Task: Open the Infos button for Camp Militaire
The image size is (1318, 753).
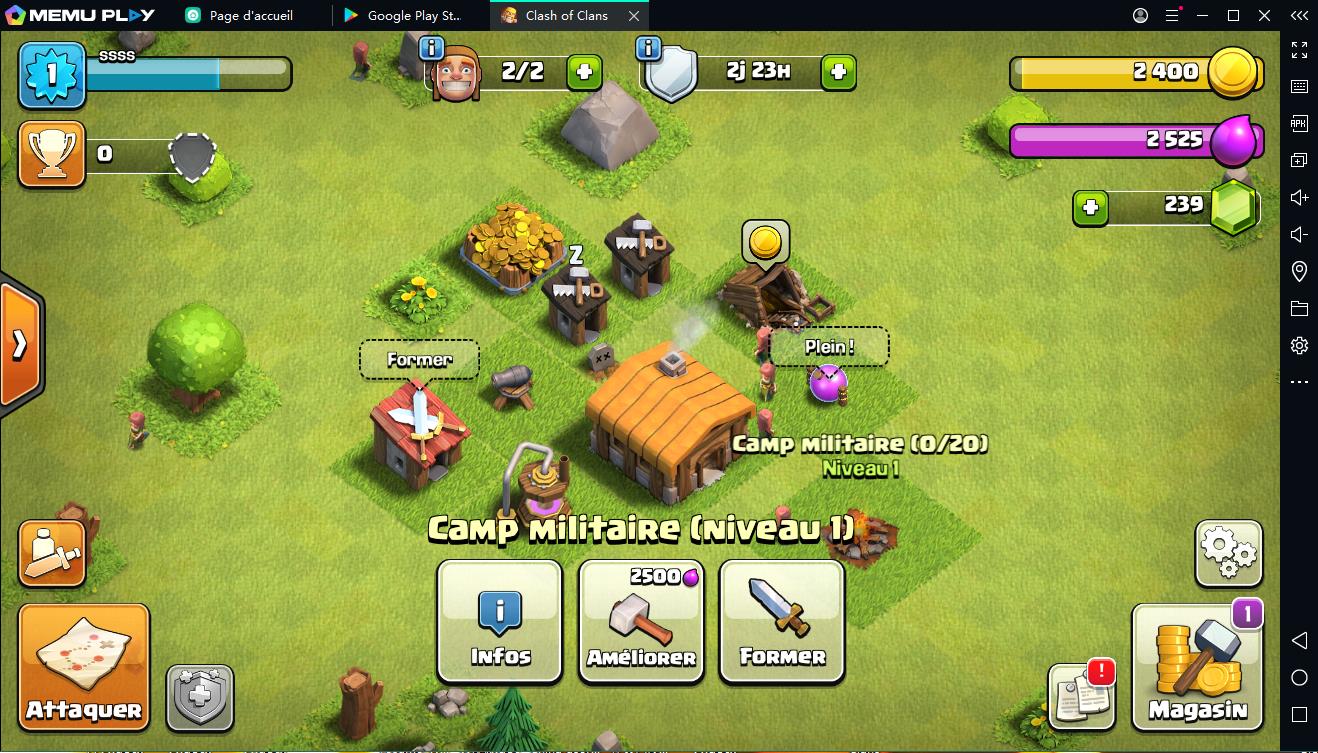Action: [x=500, y=621]
